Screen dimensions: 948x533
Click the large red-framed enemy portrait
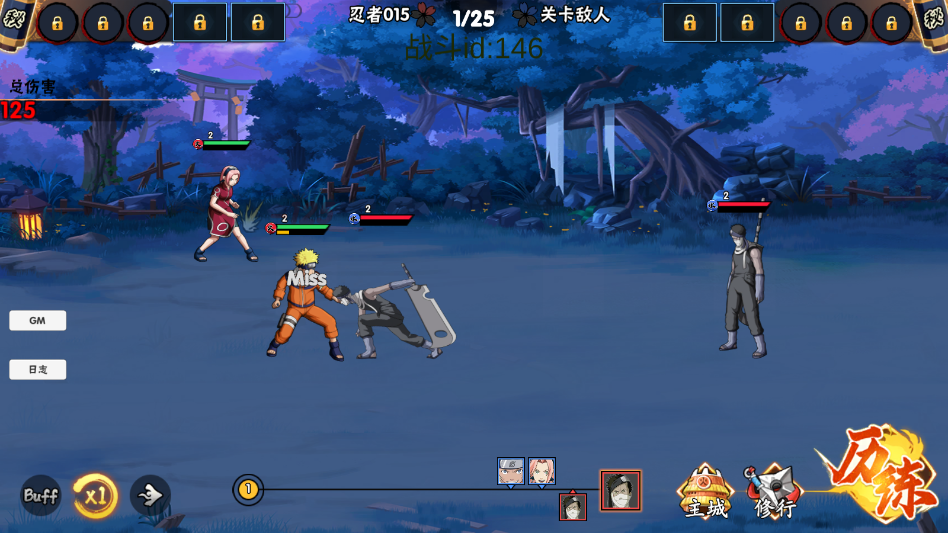tap(620, 490)
